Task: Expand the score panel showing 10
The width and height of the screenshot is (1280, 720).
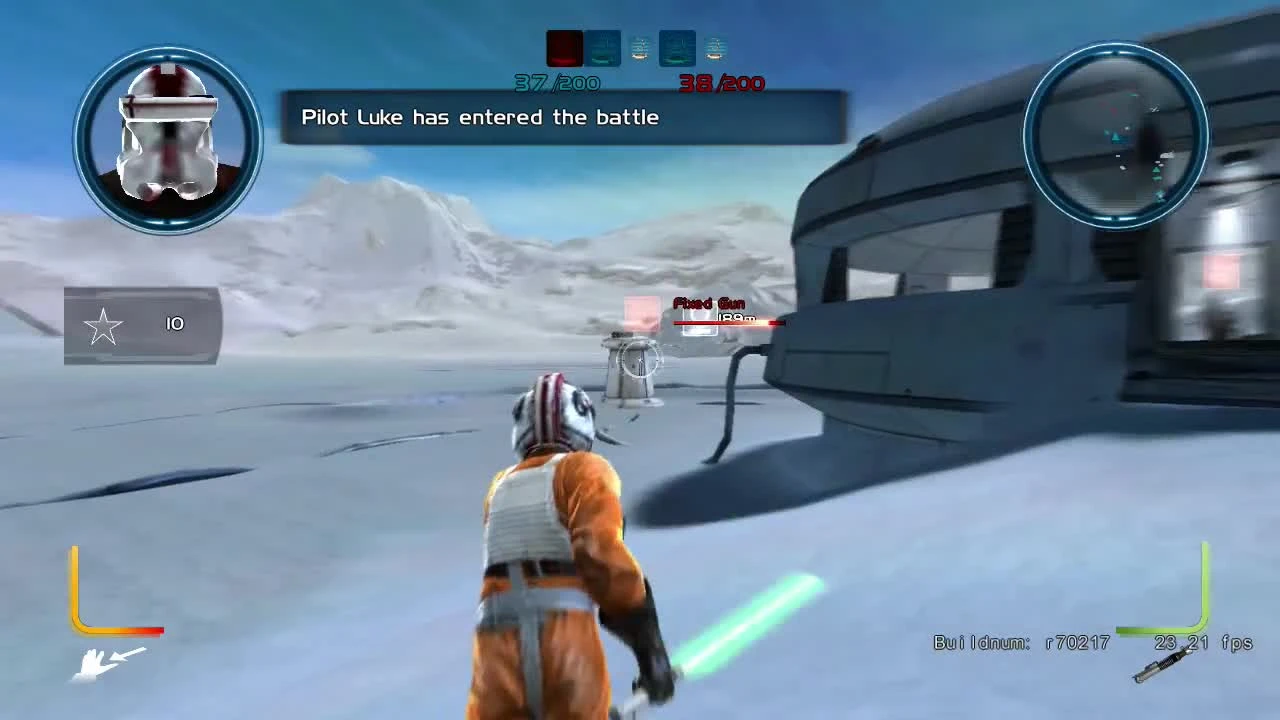Action: click(140, 324)
